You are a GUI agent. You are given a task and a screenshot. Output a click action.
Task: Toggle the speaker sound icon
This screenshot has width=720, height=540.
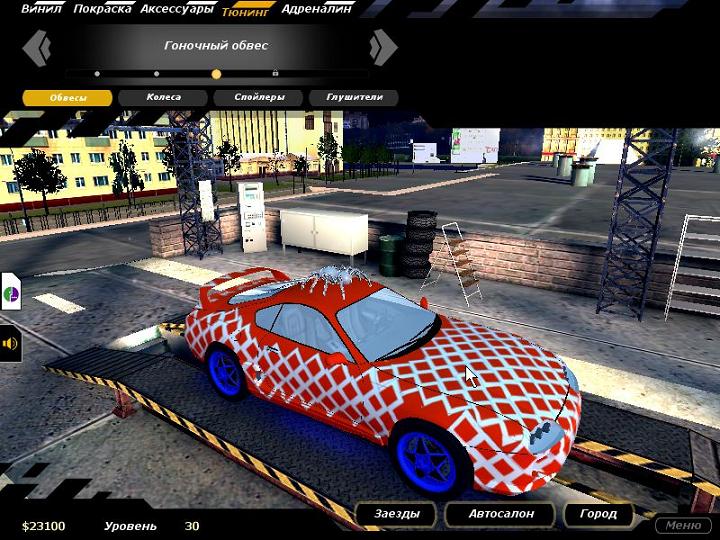click(x=10, y=344)
